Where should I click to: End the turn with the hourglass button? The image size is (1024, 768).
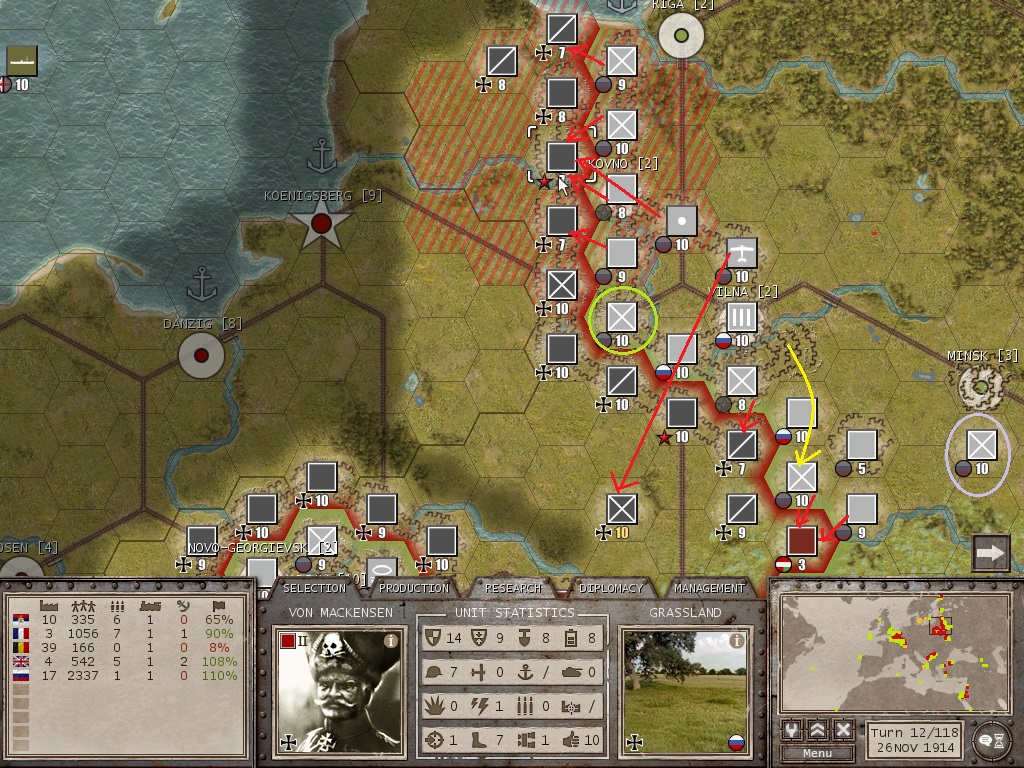[989, 737]
